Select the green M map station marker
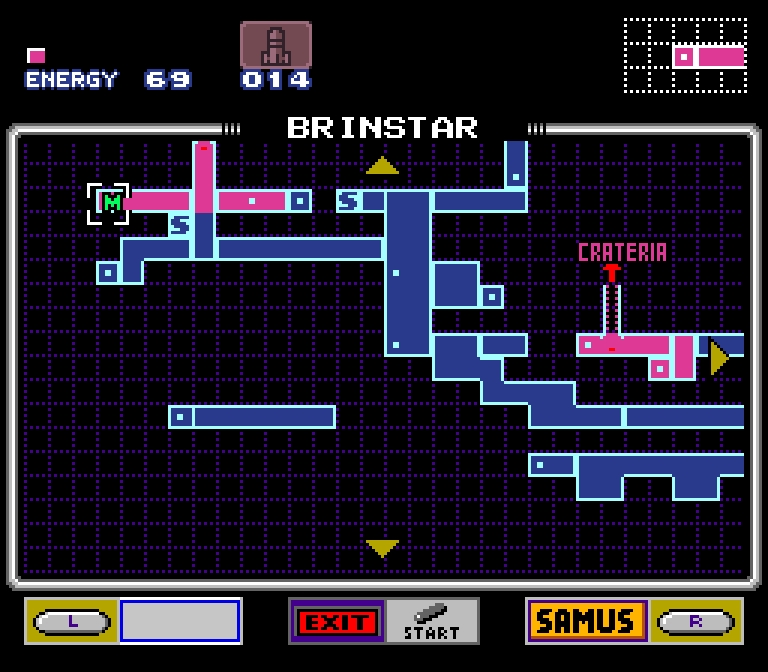This screenshot has height=672, width=768. (112, 203)
